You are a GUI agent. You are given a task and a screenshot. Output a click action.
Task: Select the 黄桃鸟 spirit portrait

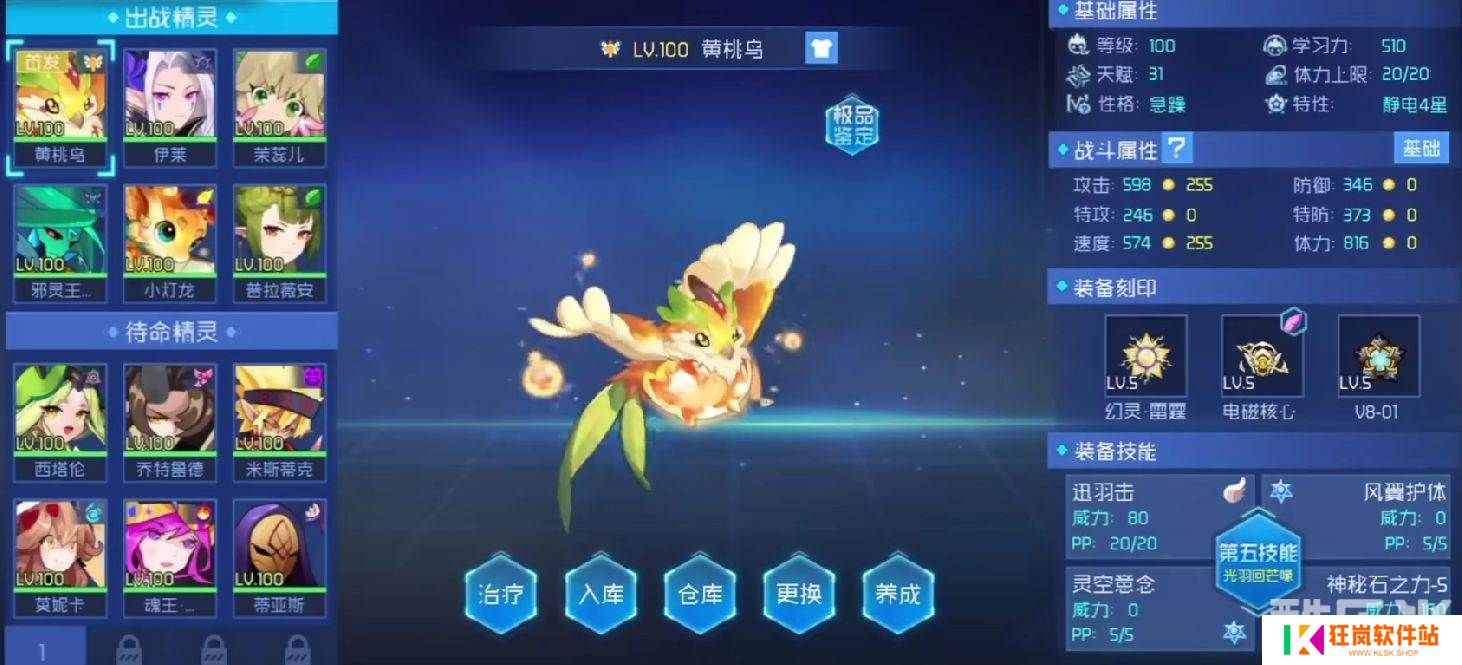[60, 97]
